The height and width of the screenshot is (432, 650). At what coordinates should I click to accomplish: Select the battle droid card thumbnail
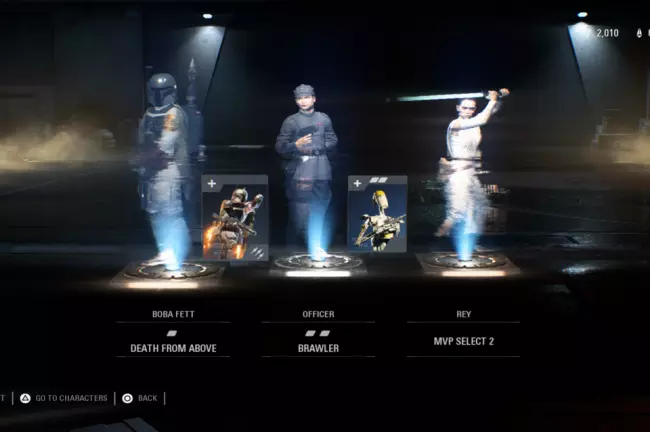click(x=377, y=214)
